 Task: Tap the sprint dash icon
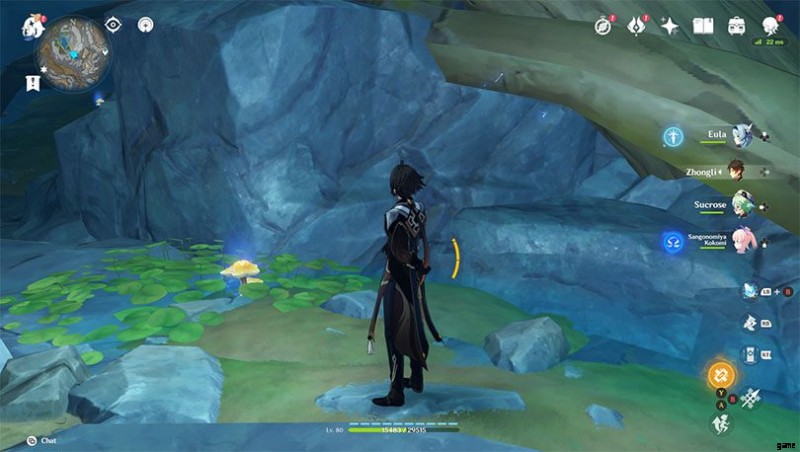pos(720,423)
